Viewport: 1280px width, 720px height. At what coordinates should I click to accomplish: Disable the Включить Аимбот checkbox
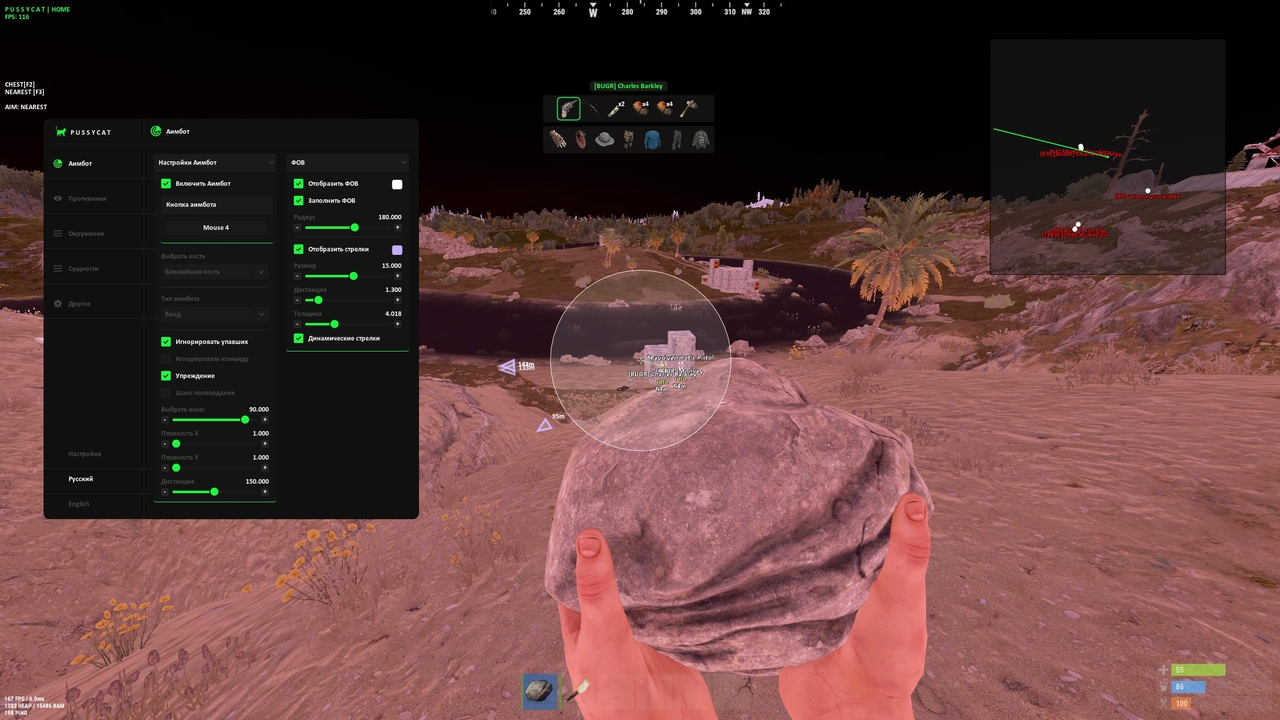(166, 183)
